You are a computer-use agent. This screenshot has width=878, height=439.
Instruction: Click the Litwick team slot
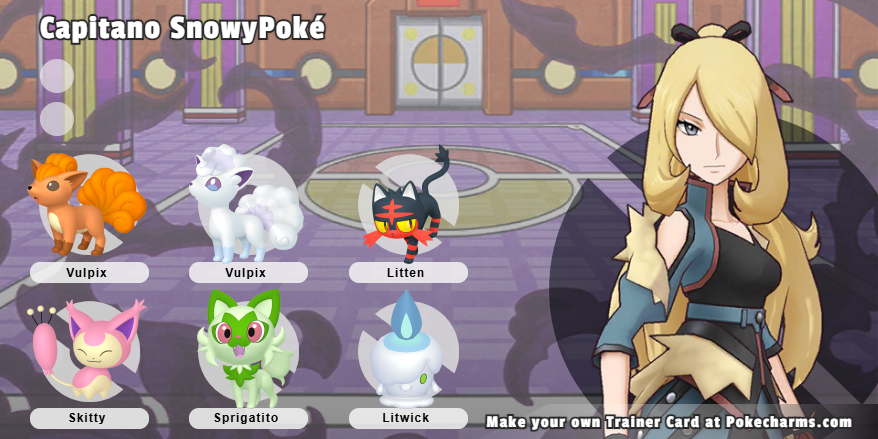coord(408,350)
